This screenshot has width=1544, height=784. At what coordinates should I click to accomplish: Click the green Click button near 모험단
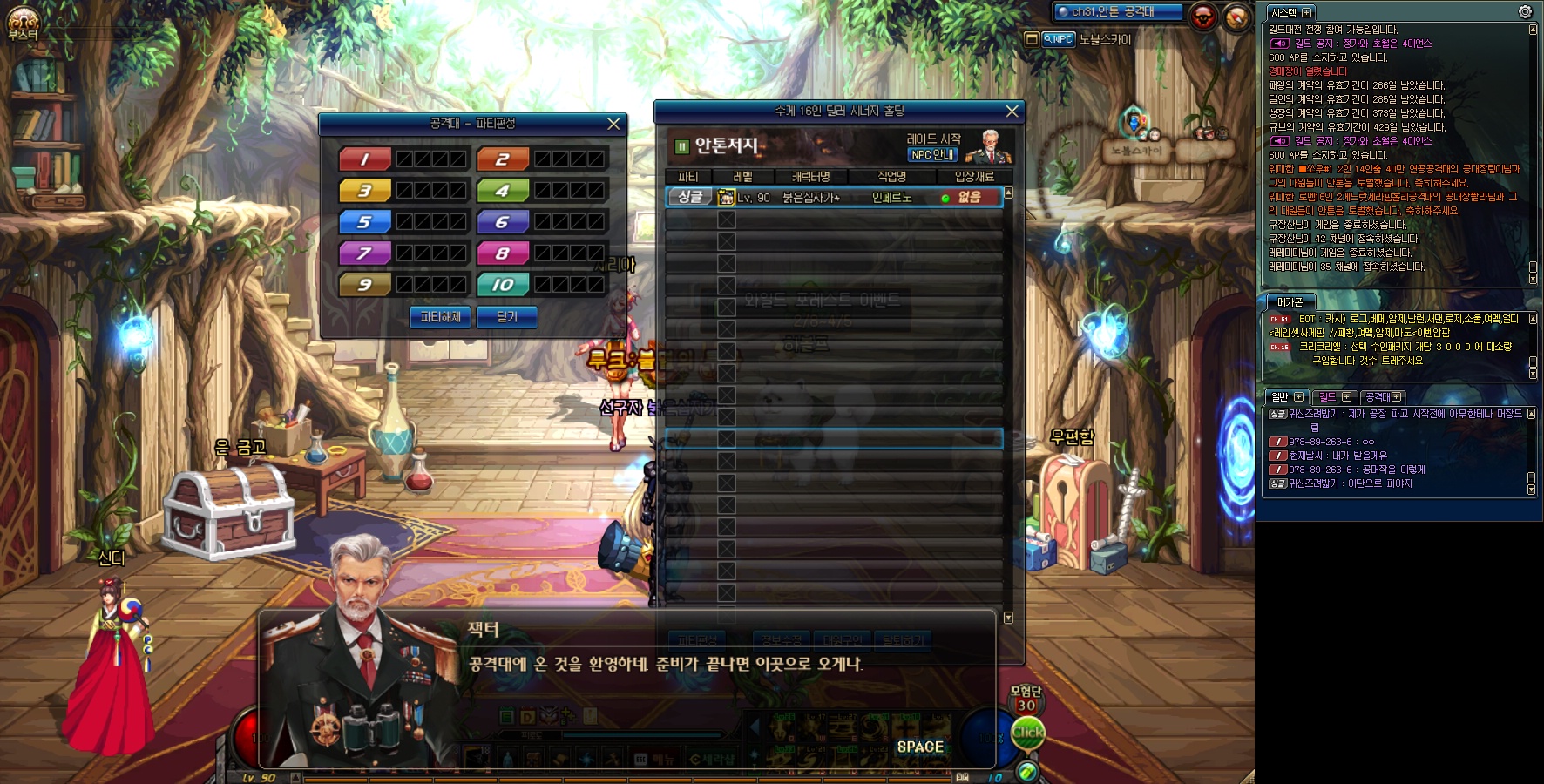1028,733
